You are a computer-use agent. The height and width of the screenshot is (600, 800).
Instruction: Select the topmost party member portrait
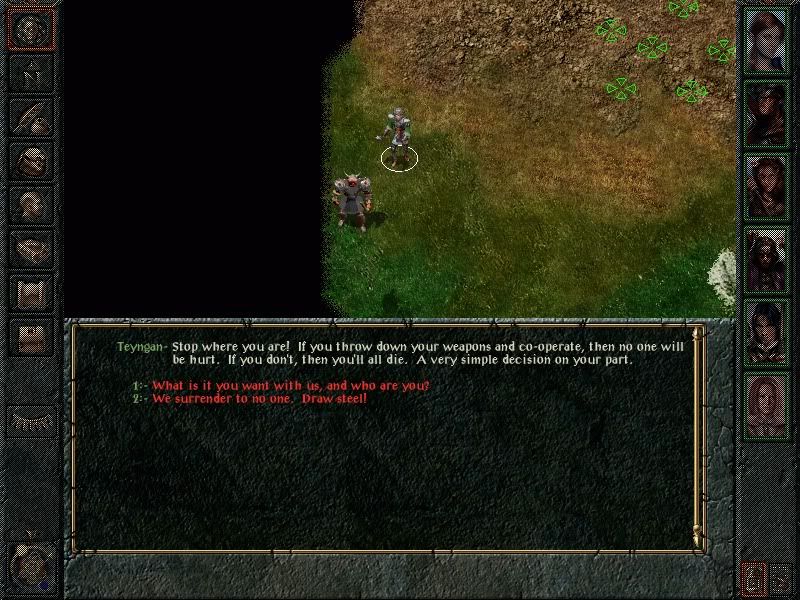click(x=767, y=40)
